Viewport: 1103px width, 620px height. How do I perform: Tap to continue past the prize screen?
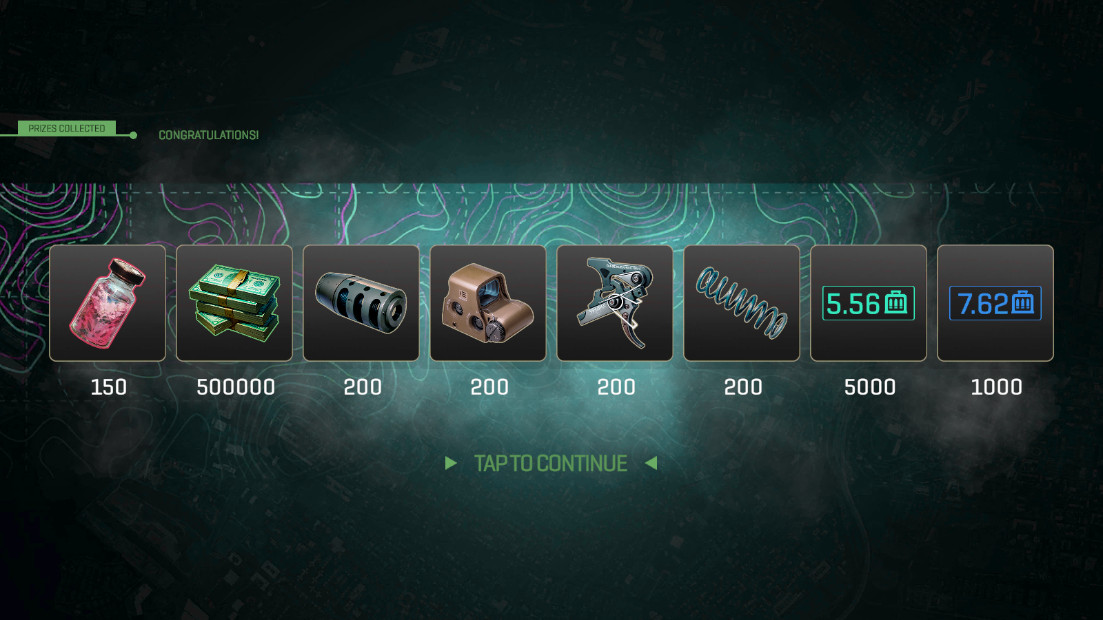point(551,463)
